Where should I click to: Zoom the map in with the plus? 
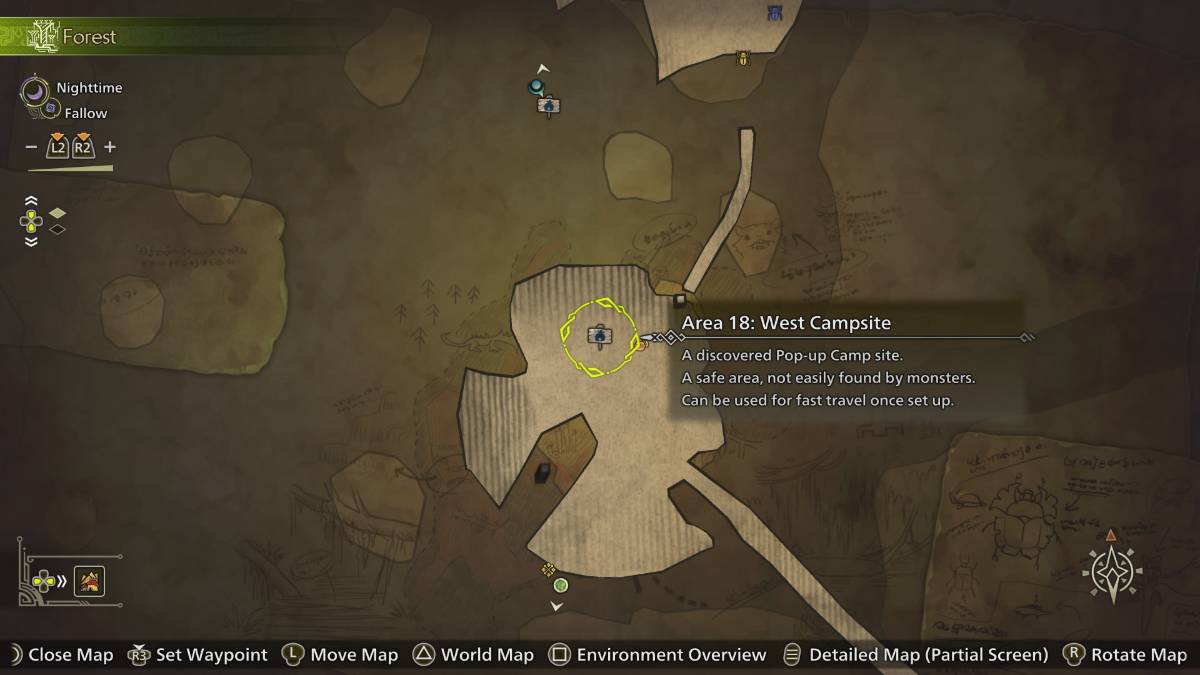[110, 147]
